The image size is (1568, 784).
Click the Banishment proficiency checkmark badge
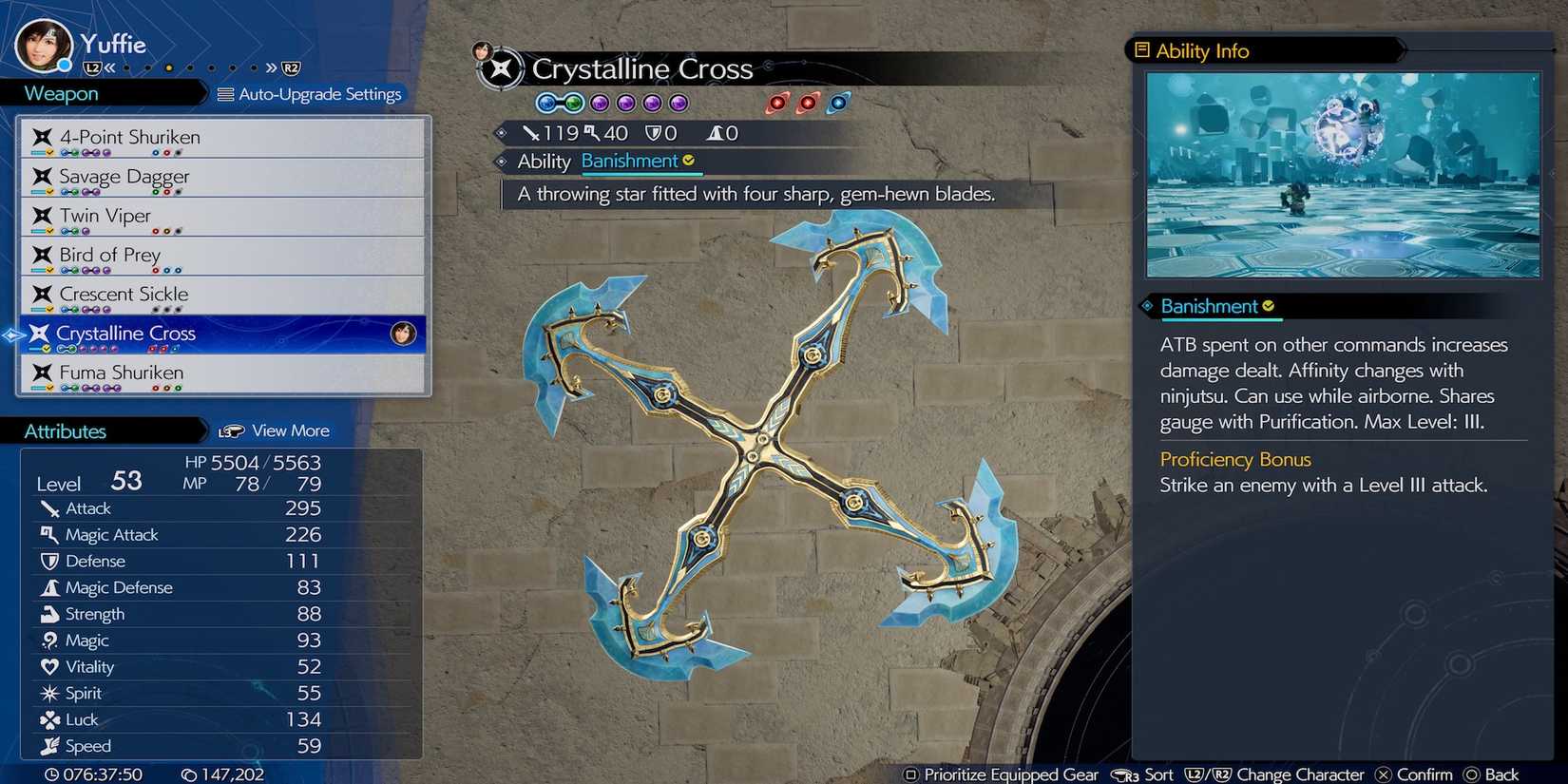click(x=1270, y=305)
